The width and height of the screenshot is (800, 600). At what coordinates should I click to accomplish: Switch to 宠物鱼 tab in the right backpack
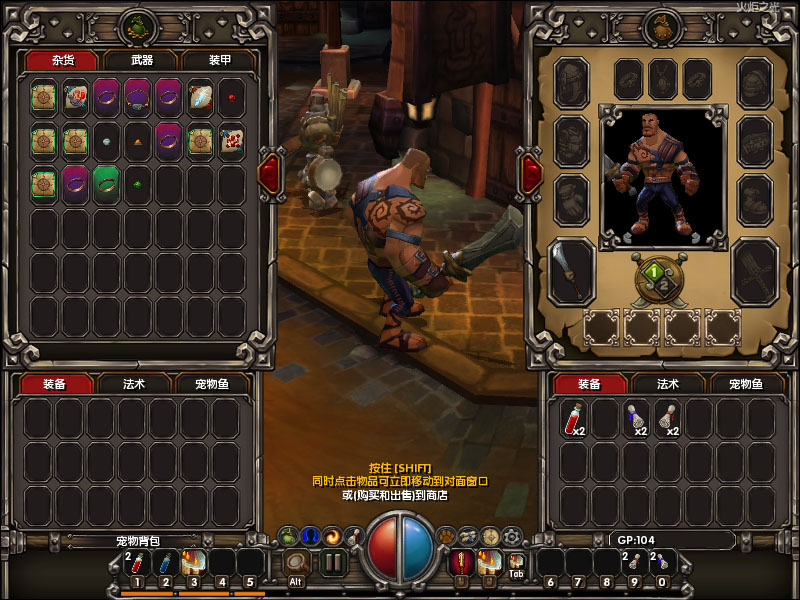(743, 384)
